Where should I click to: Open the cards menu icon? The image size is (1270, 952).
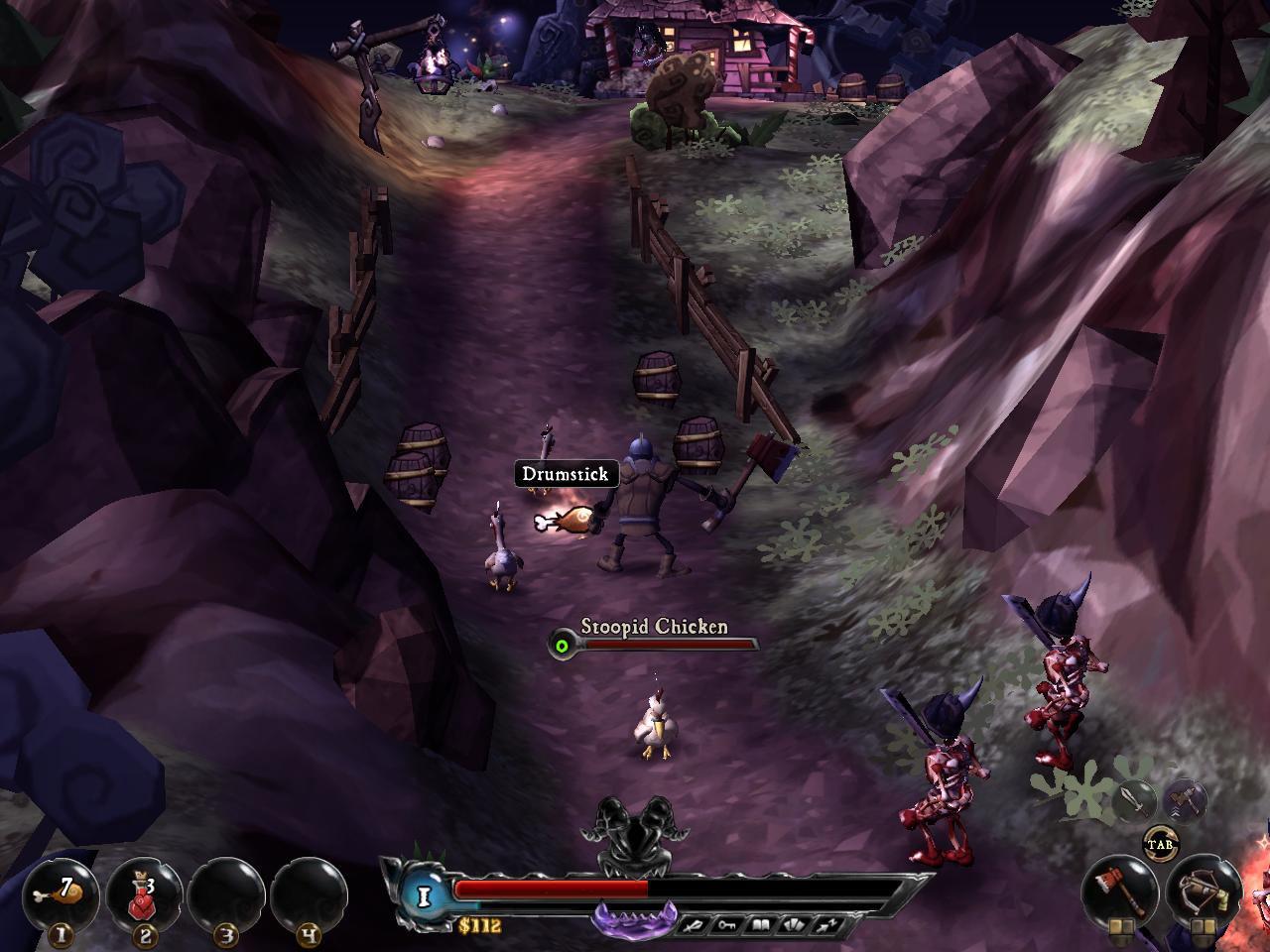click(793, 926)
